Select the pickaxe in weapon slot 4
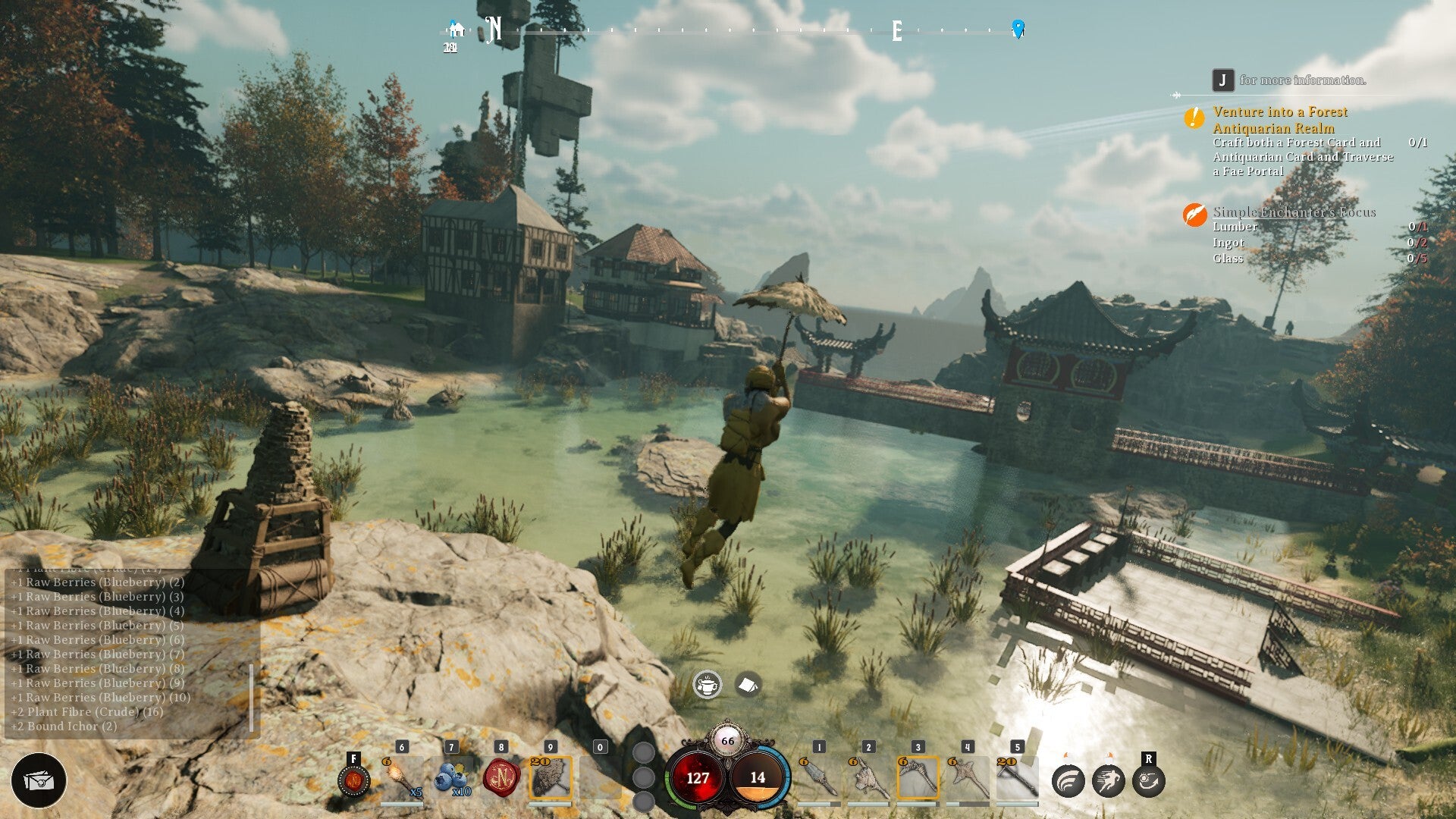The width and height of the screenshot is (1456, 819). pyautogui.click(x=968, y=779)
